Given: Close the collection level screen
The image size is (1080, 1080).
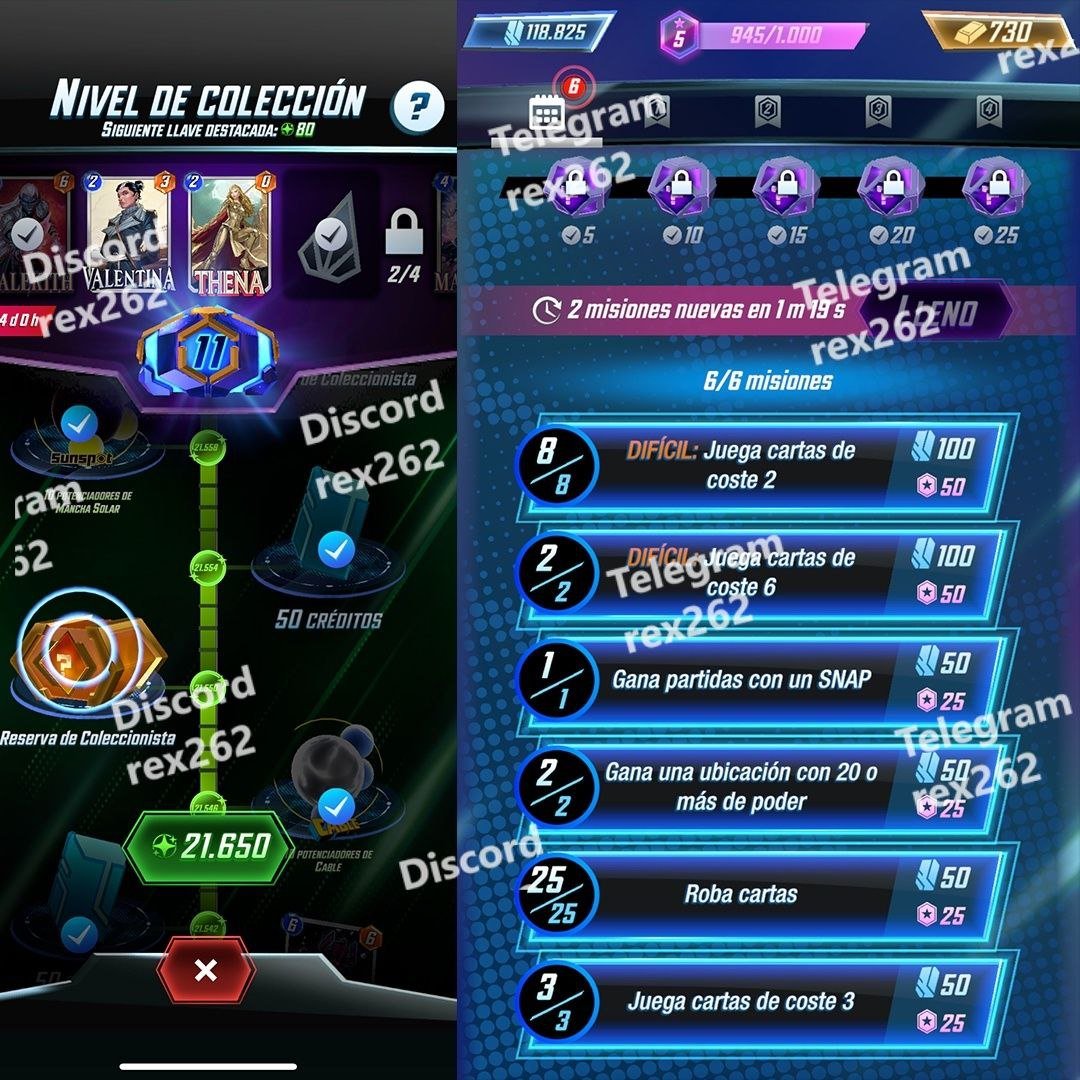Looking at the screenshot, I should 206,970.
